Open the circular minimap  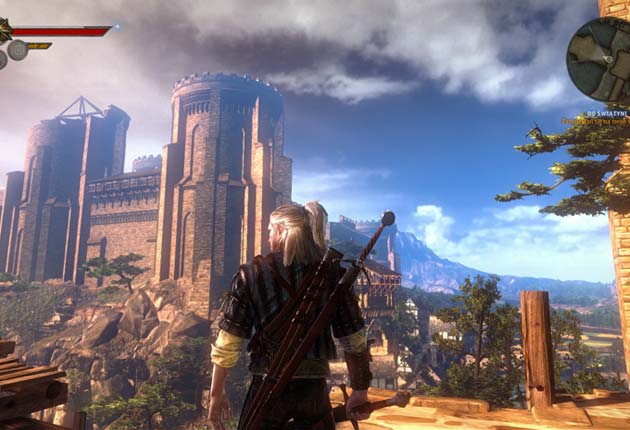tap(600, 58)
